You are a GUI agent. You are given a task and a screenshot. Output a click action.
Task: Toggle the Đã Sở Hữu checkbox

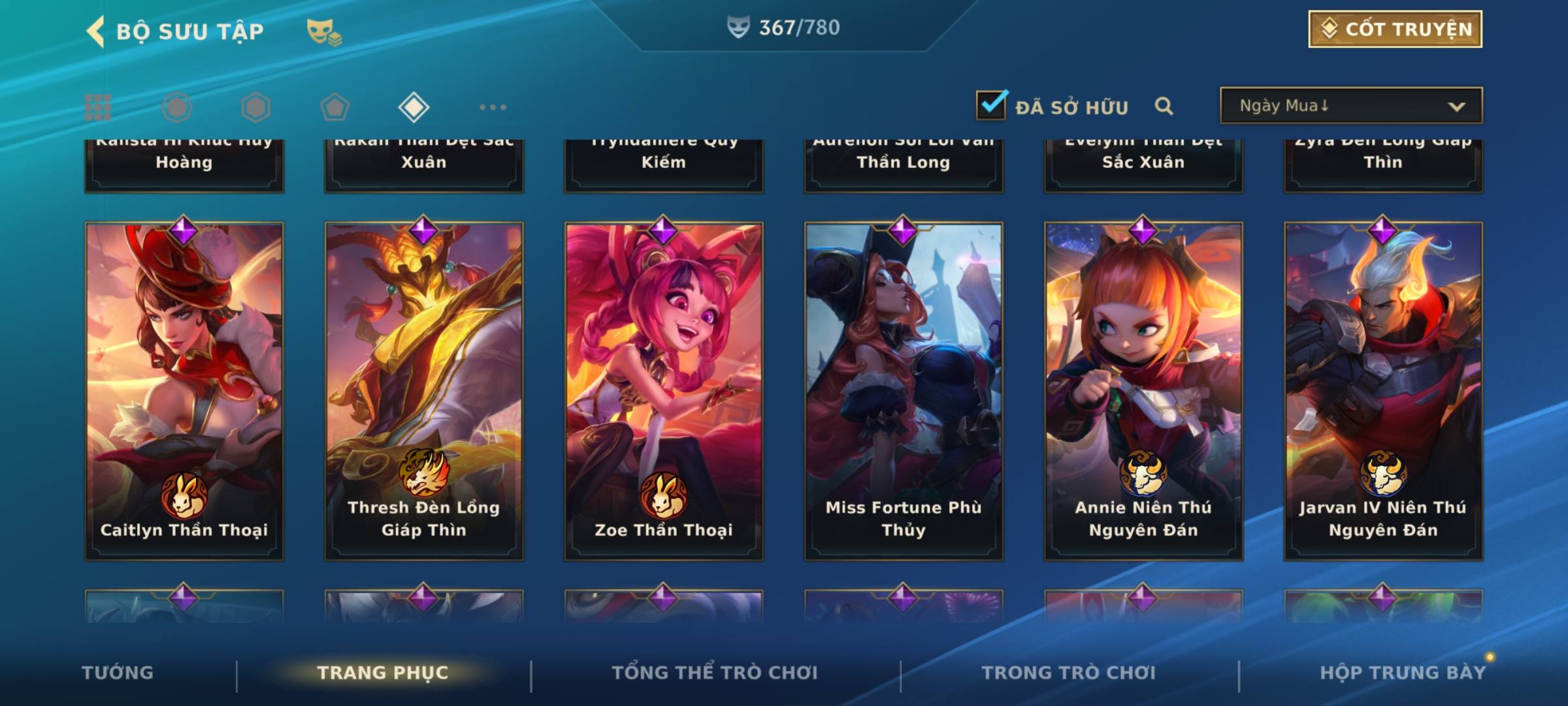pyautogui.click(x=991, y=105)
